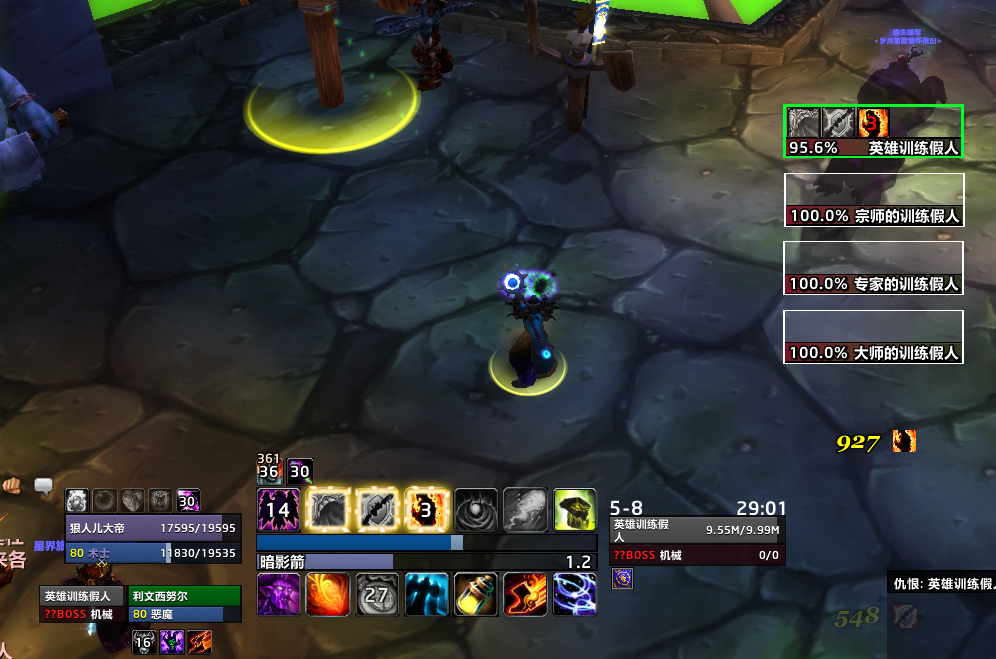Activate the blue ghostly figures ability
The width and height of the screenshot is (996, 659).
(427, 594)
